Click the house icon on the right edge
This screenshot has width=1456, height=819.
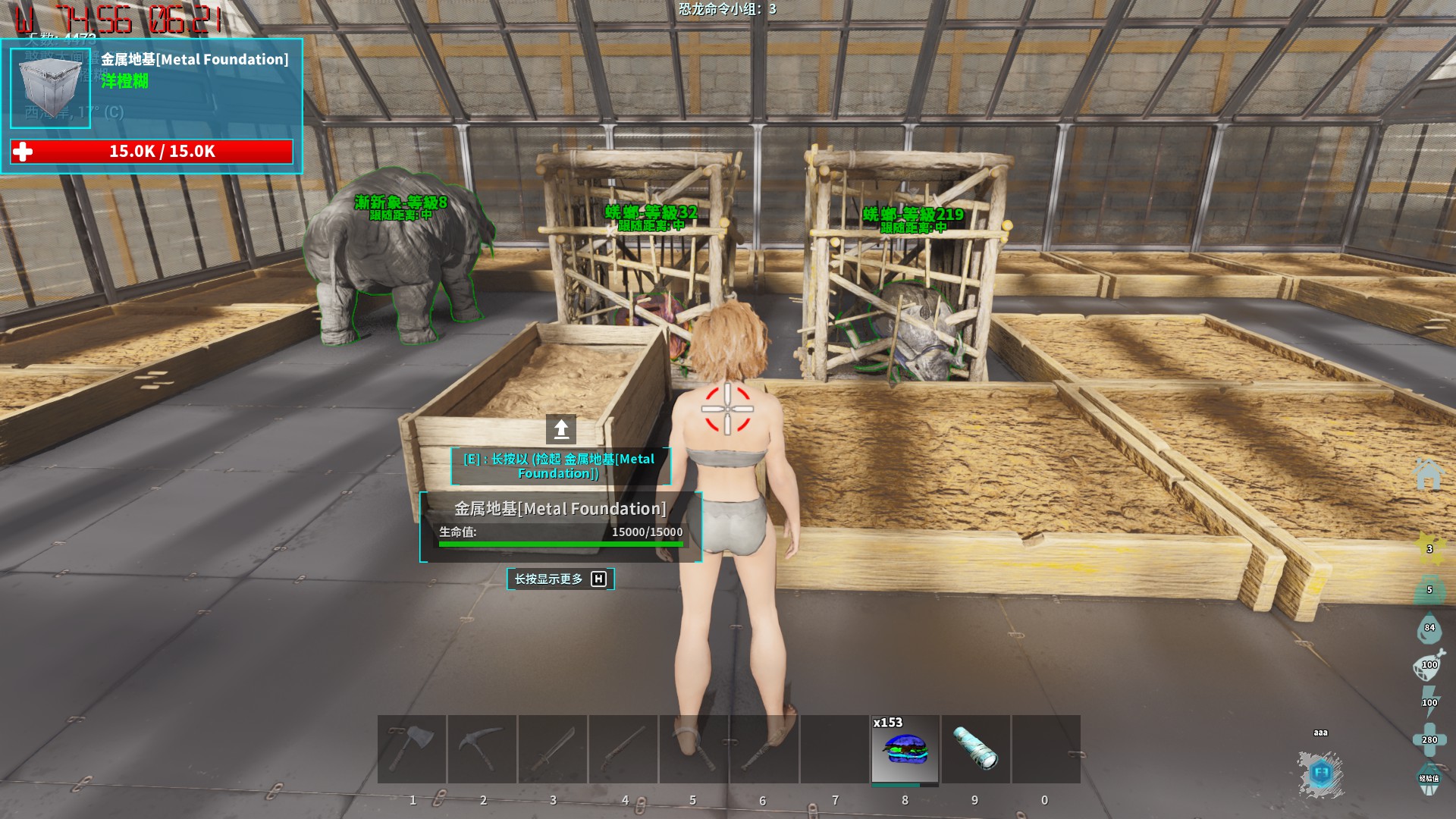pyautogui.click(x=1427, y=474)
